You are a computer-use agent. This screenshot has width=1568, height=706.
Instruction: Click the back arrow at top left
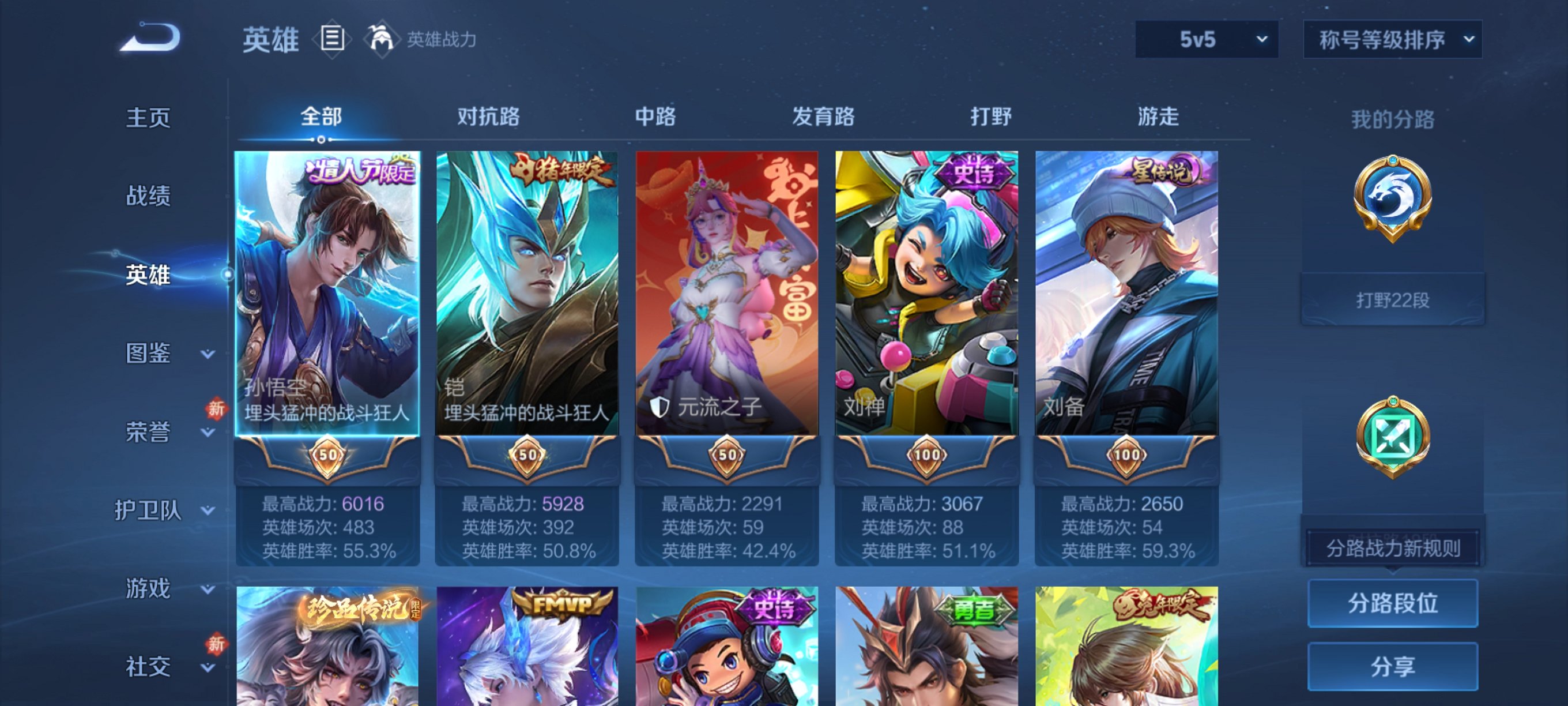pos(148,39)
